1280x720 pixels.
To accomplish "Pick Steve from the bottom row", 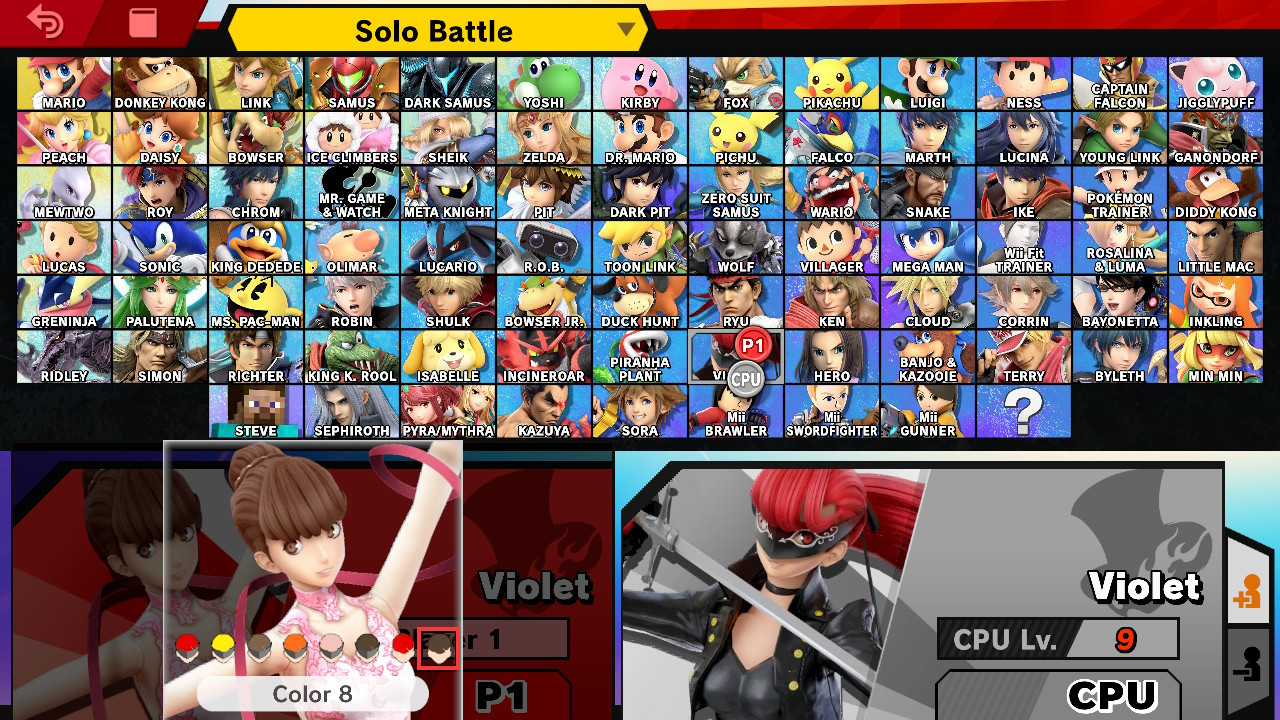I will pos(255,410).
